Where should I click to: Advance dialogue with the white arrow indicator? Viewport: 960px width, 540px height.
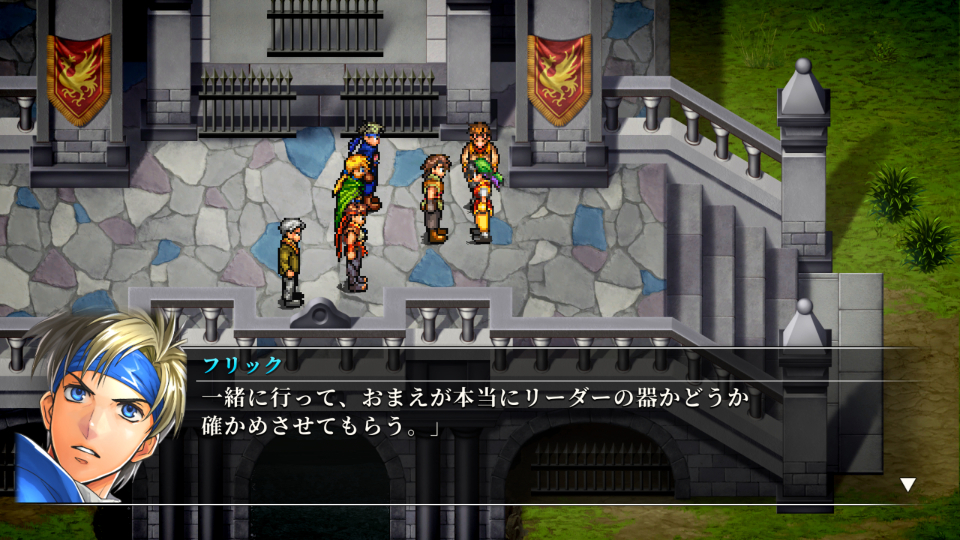pos(908,485)
